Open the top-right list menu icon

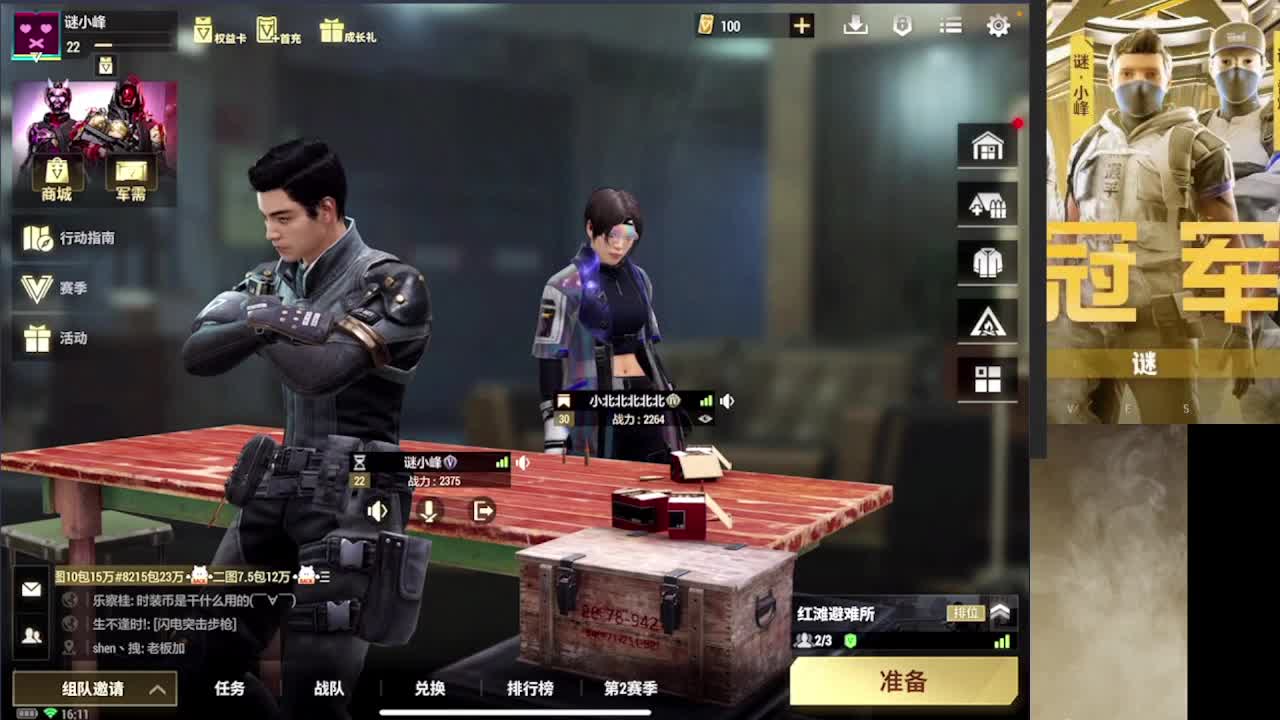click(949, 25)
